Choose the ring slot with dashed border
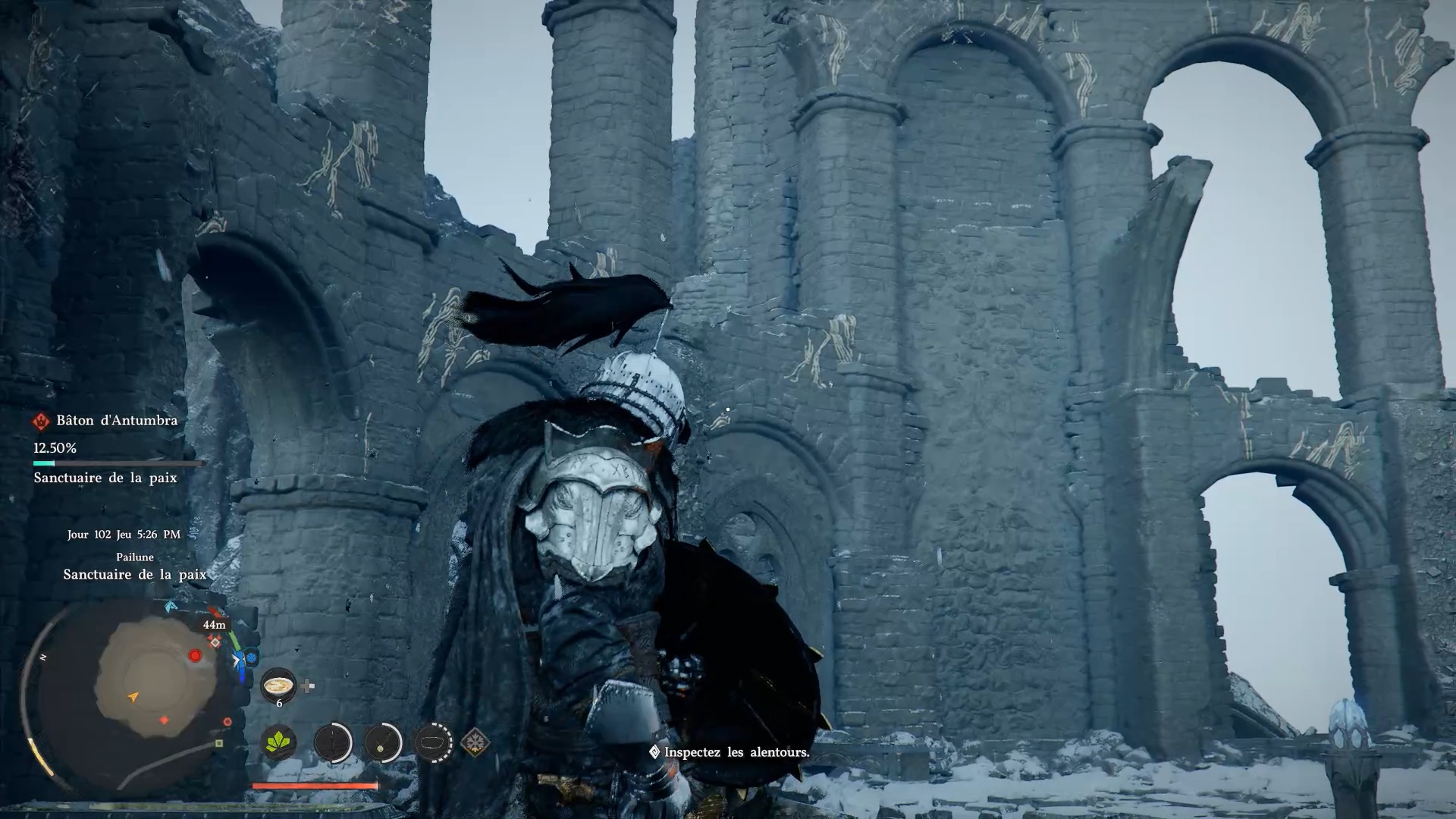 (434, 742)
